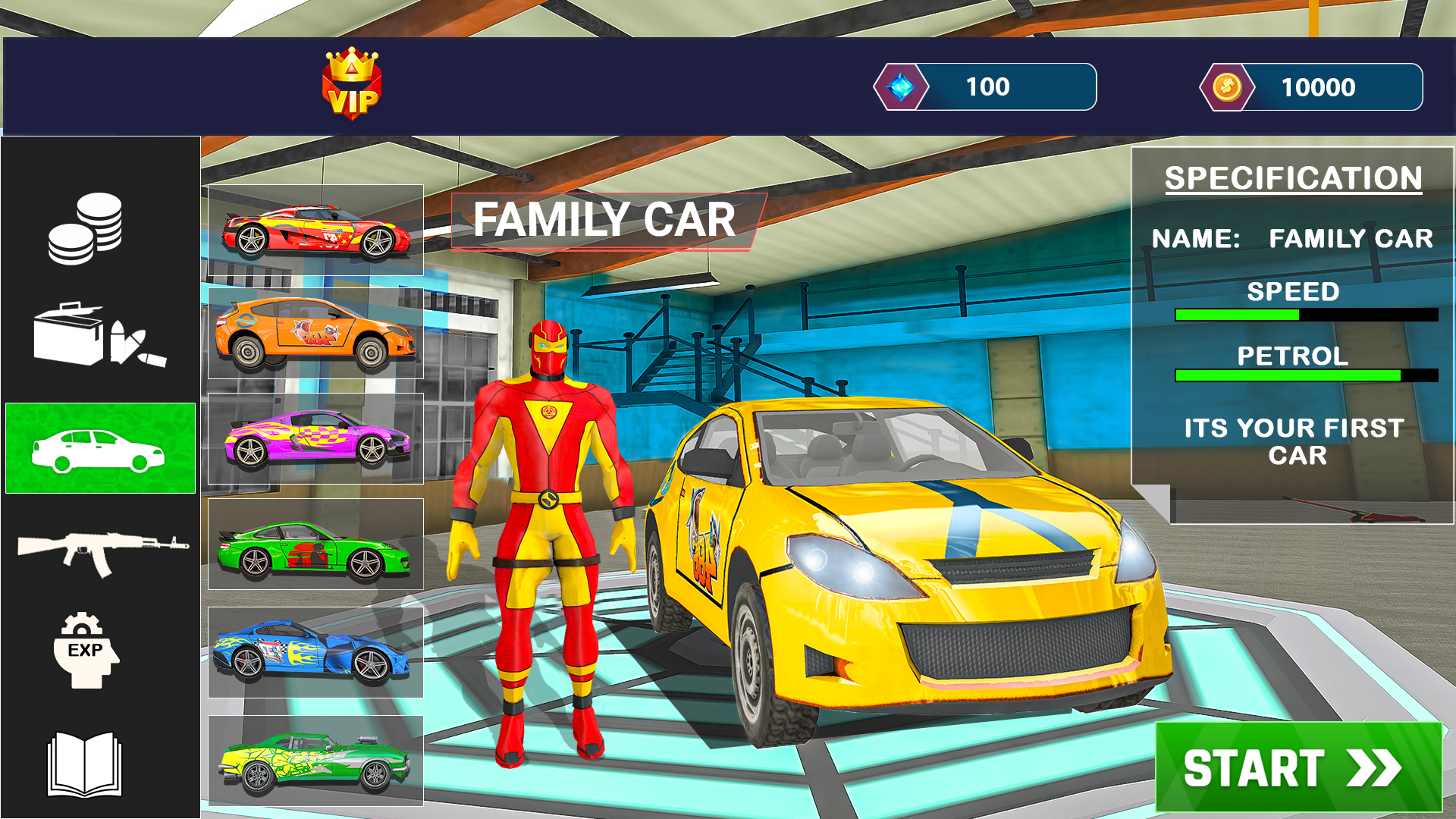This screenshot has height=819, width=1456.
Task: Select the blue flame car thumbnail
Action: pos(315,652)
